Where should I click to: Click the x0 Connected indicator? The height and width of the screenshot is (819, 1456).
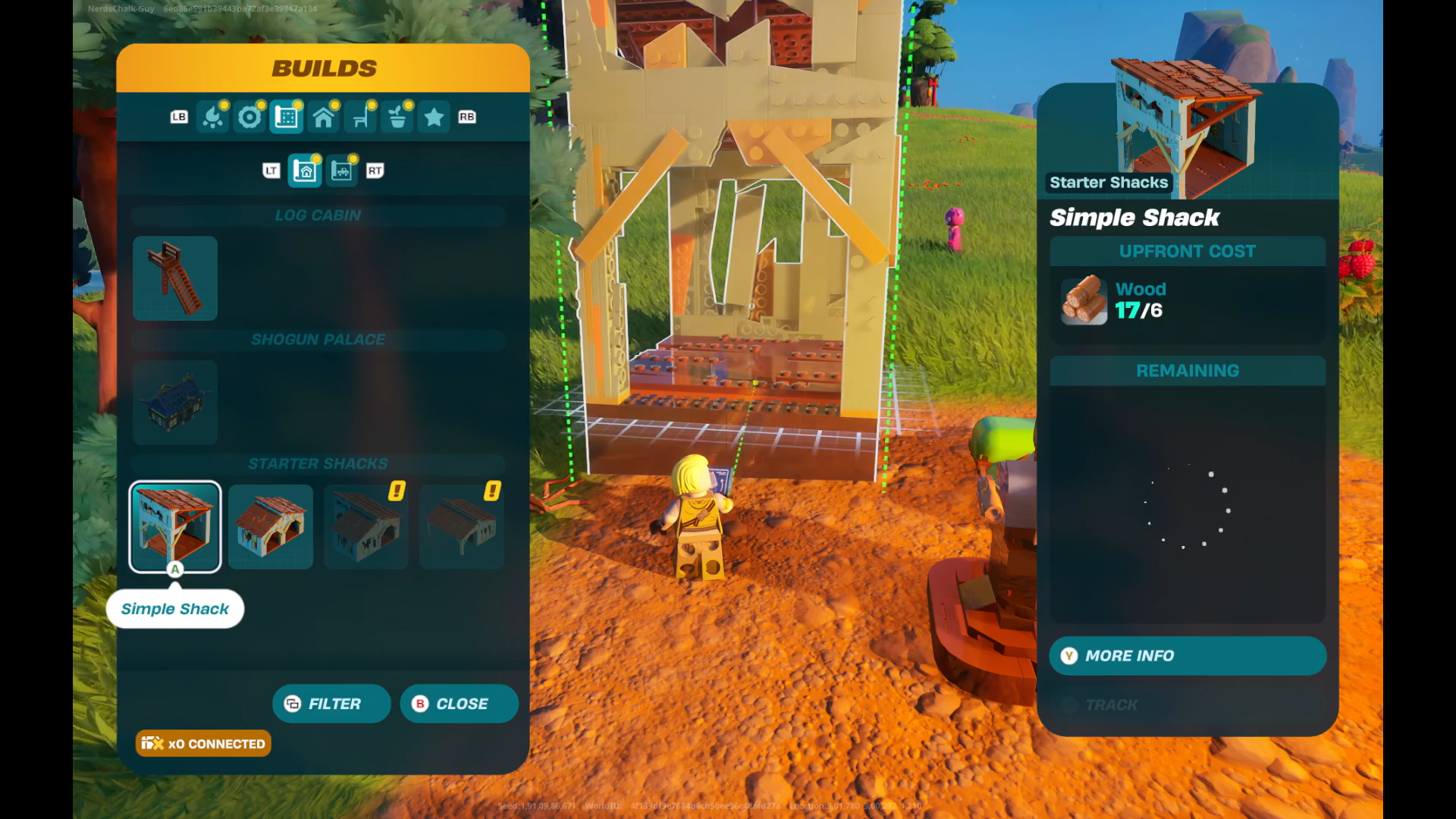[203, 744]
